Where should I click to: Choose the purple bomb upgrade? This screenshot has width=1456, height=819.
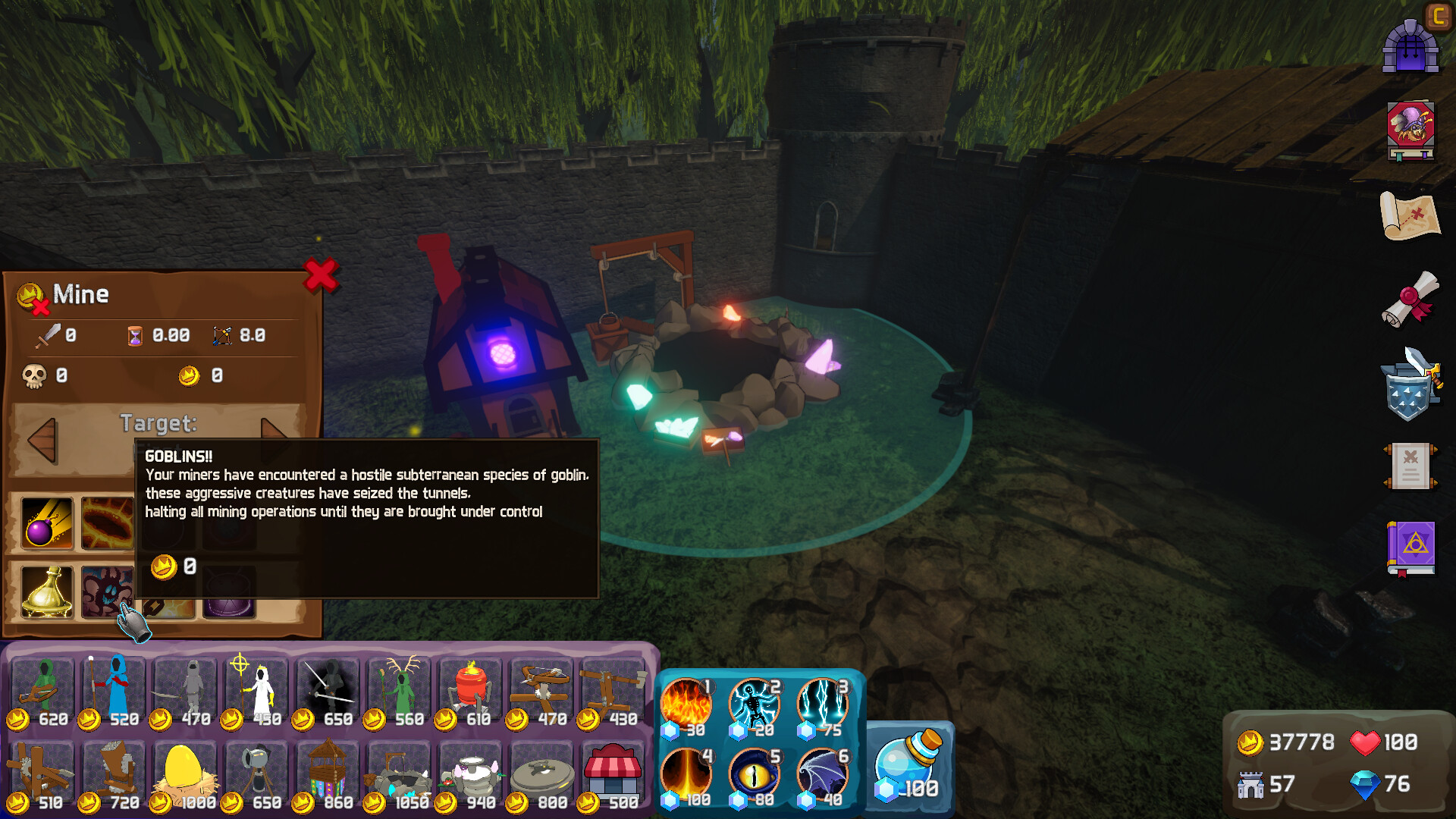(x=47, y=522)
